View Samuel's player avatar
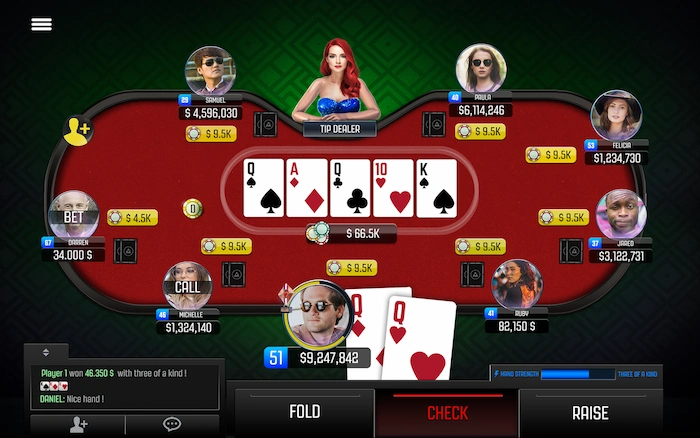This screenshot has height=438, width=700. coord(210,71)
